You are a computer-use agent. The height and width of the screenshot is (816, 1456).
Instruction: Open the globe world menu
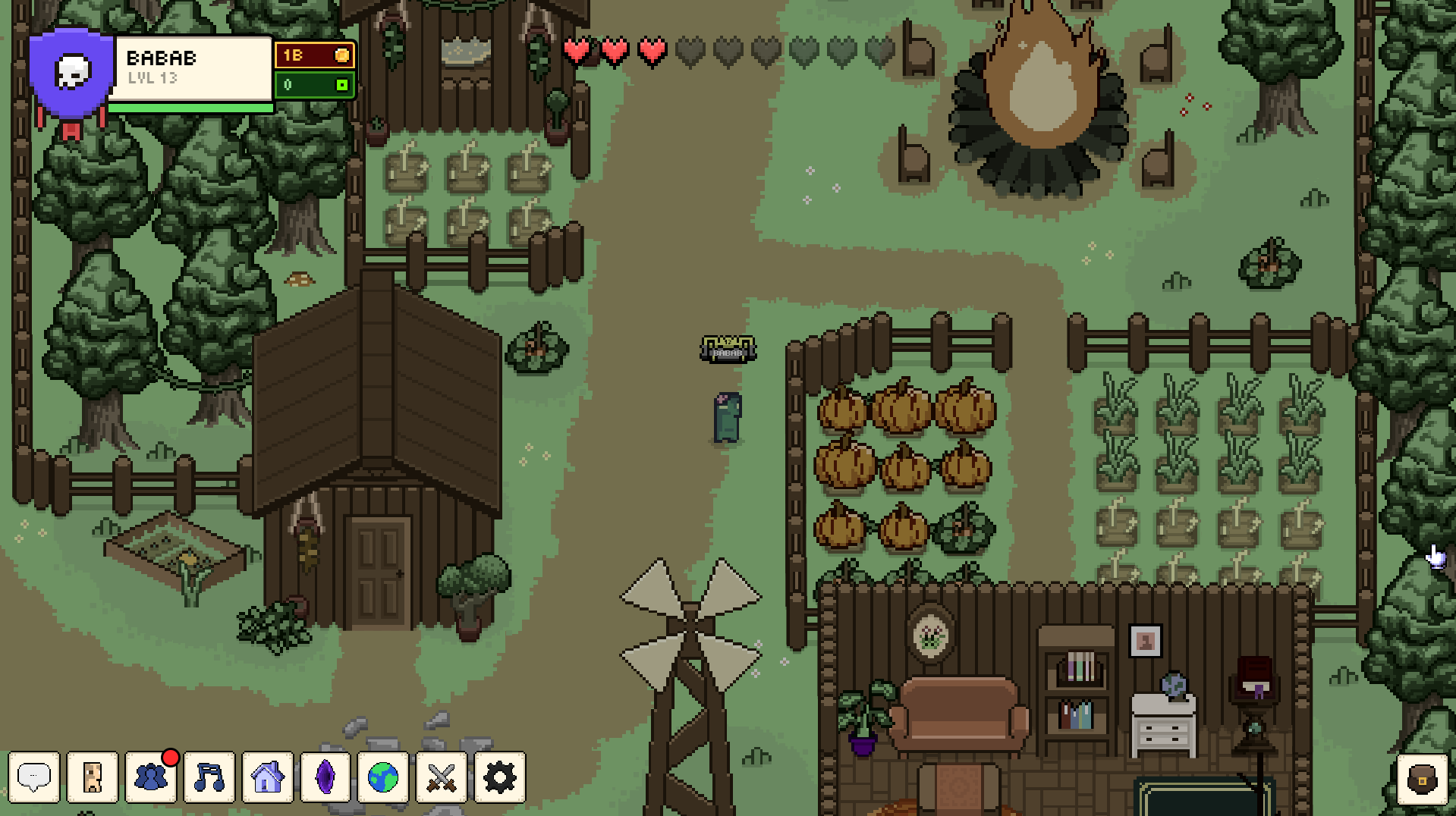point(383,777)
